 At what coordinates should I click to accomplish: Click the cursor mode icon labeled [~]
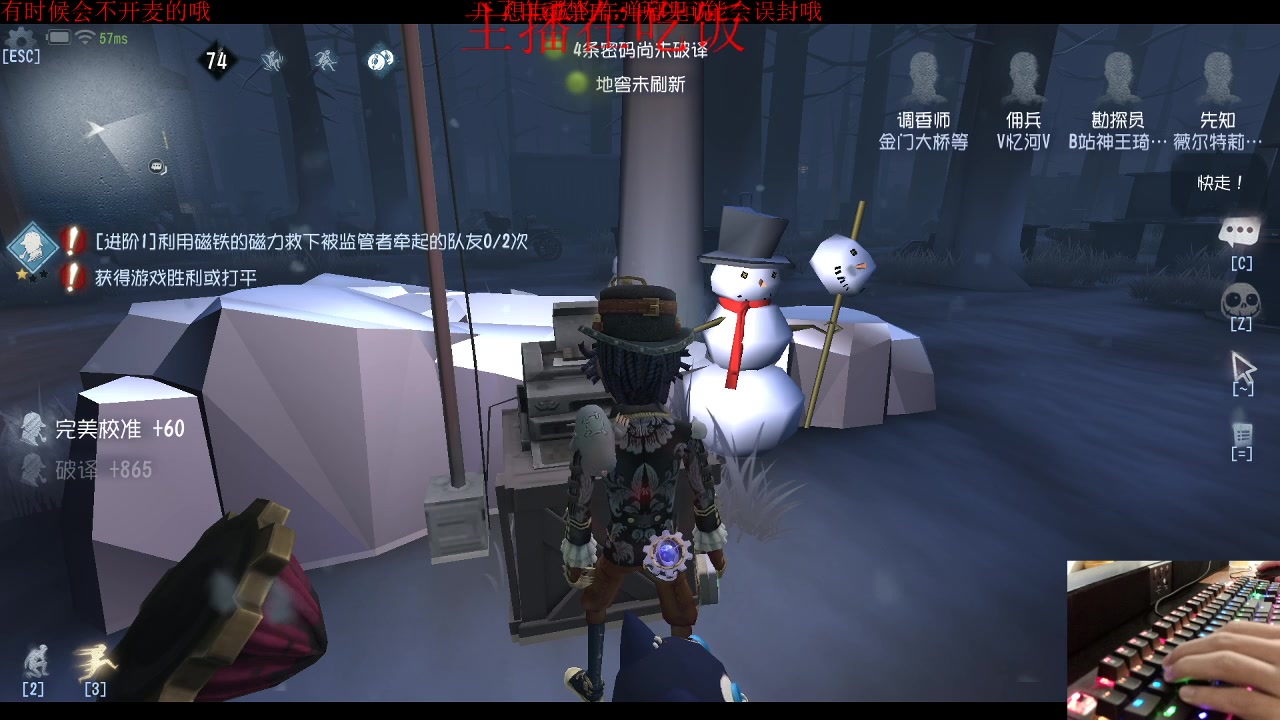point(1243,364)
